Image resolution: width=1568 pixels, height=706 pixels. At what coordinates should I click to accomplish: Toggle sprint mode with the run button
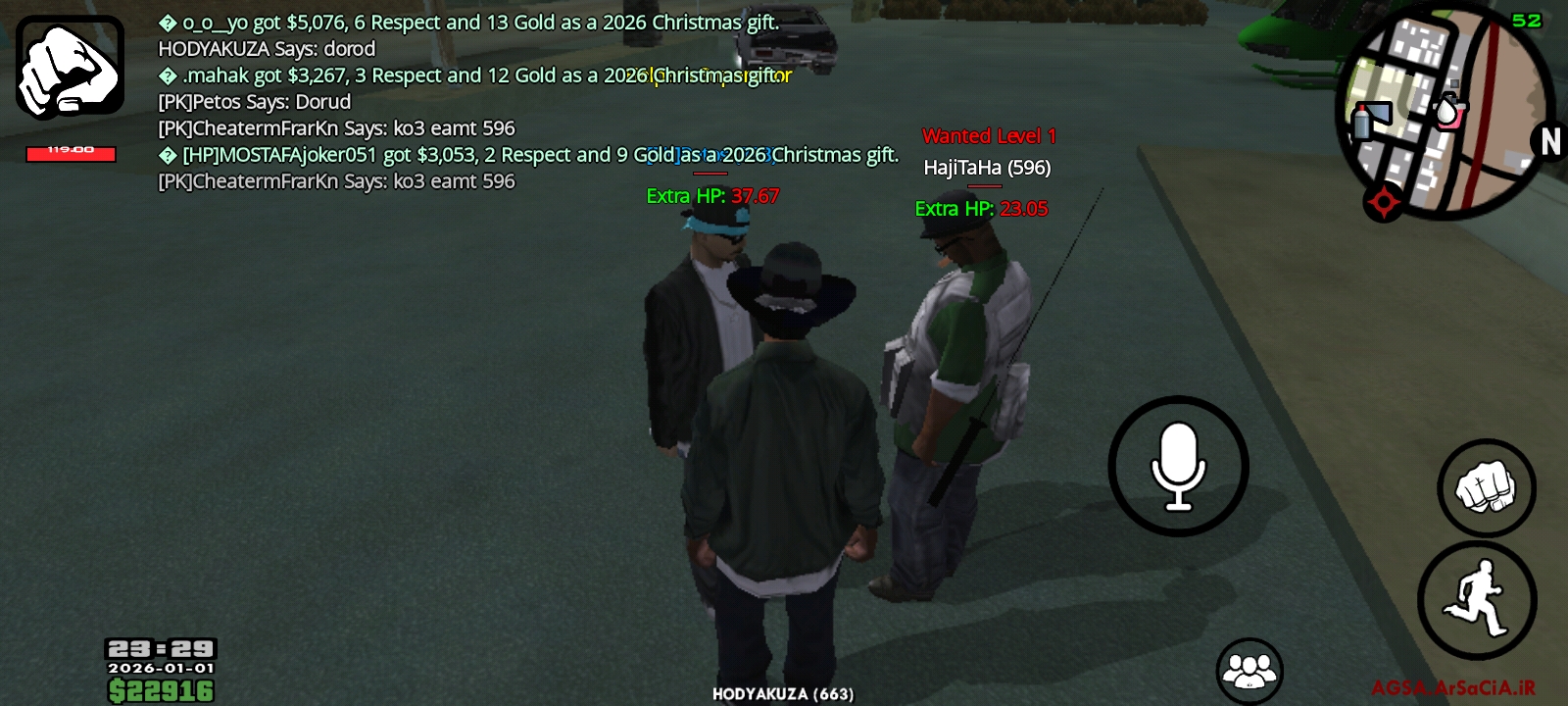1480,598
